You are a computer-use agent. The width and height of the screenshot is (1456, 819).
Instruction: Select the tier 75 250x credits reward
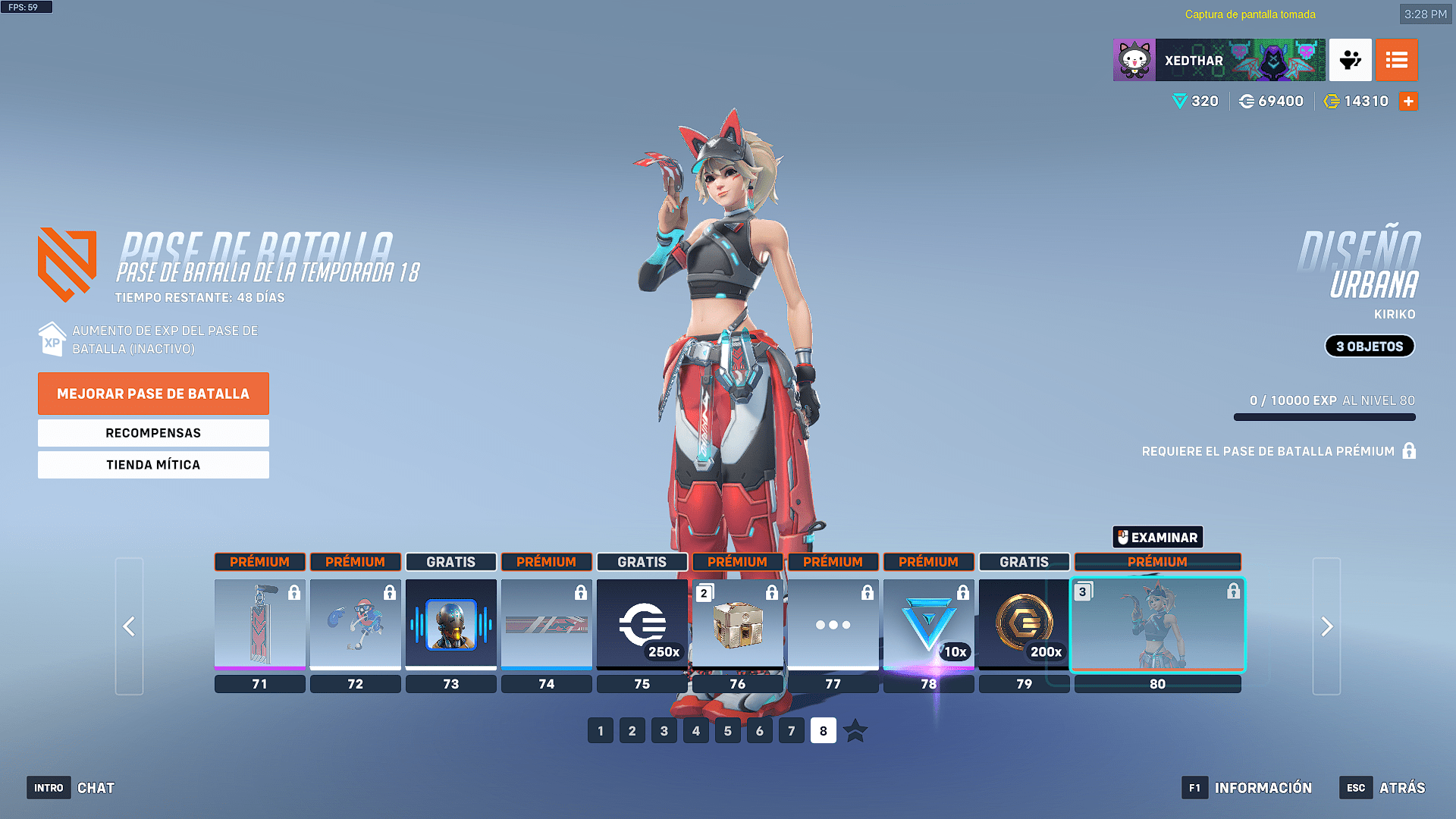tap(642, 624)
